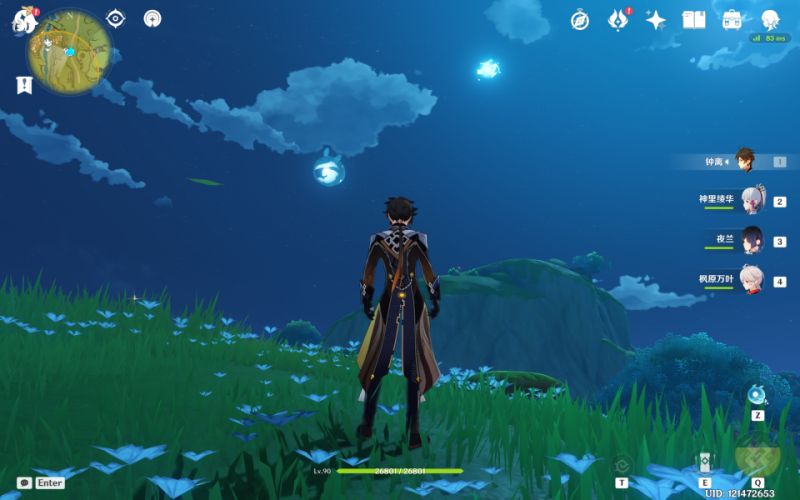Open the Wish star icon
This screenshot has width=800, height=500.
tap(656, 20)
